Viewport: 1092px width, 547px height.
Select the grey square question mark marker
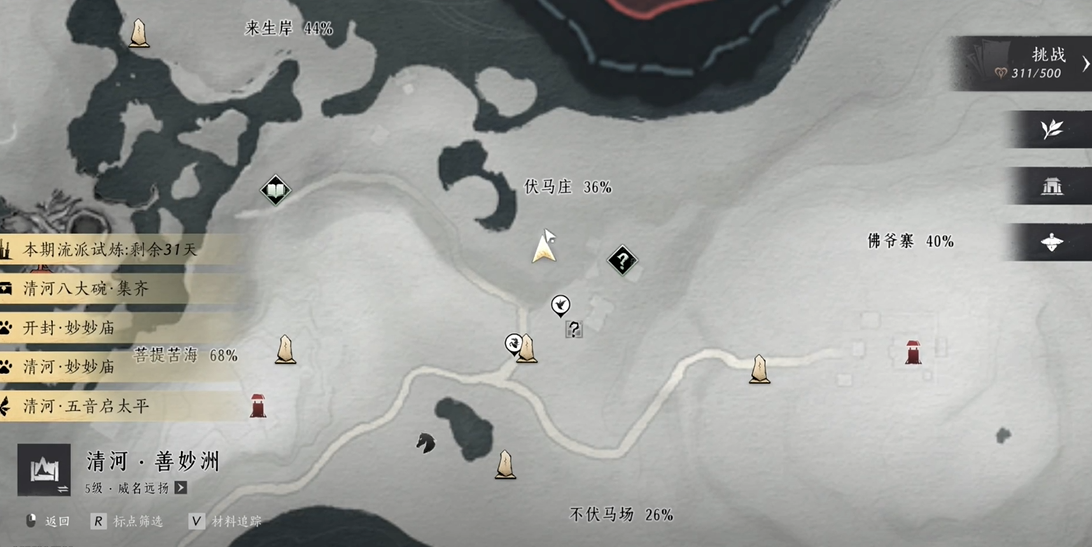(x=574, y=328)
